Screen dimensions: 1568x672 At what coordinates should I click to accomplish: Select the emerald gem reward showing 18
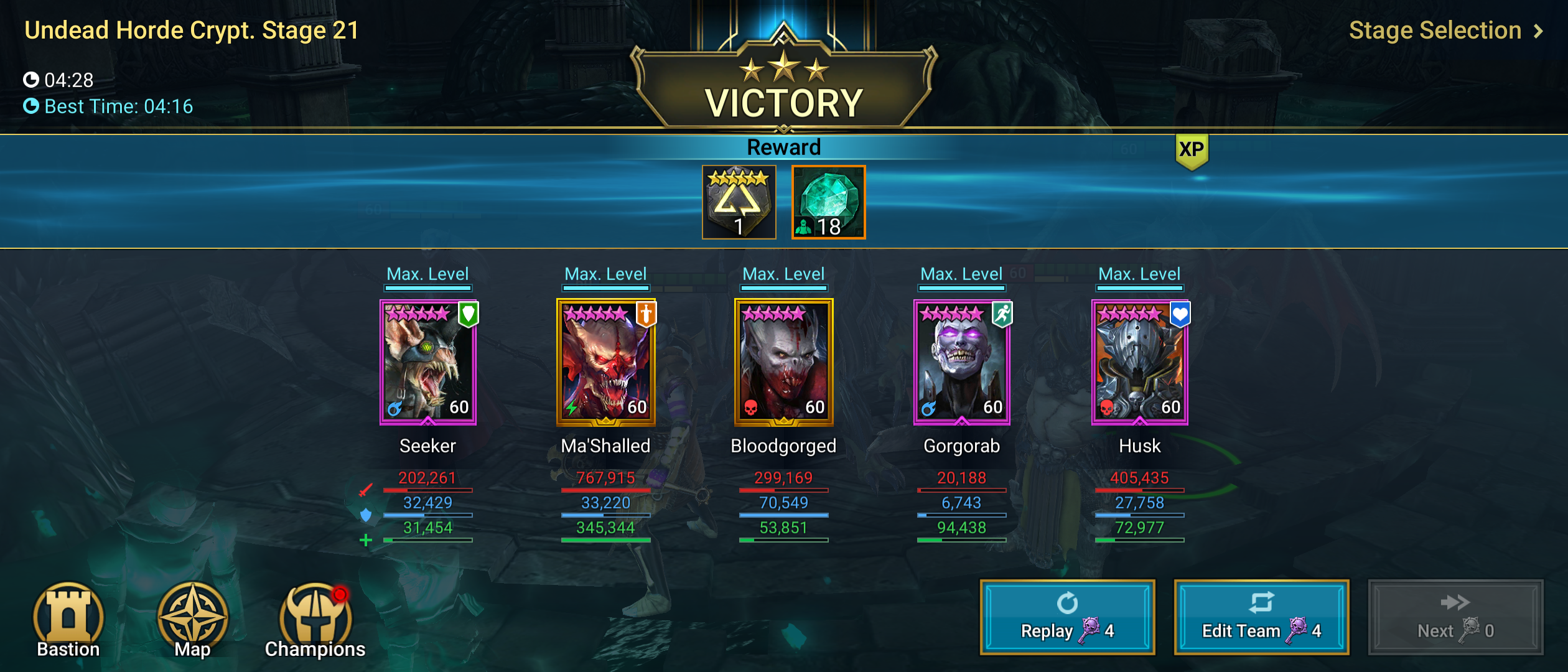click(x=828, y=202)
